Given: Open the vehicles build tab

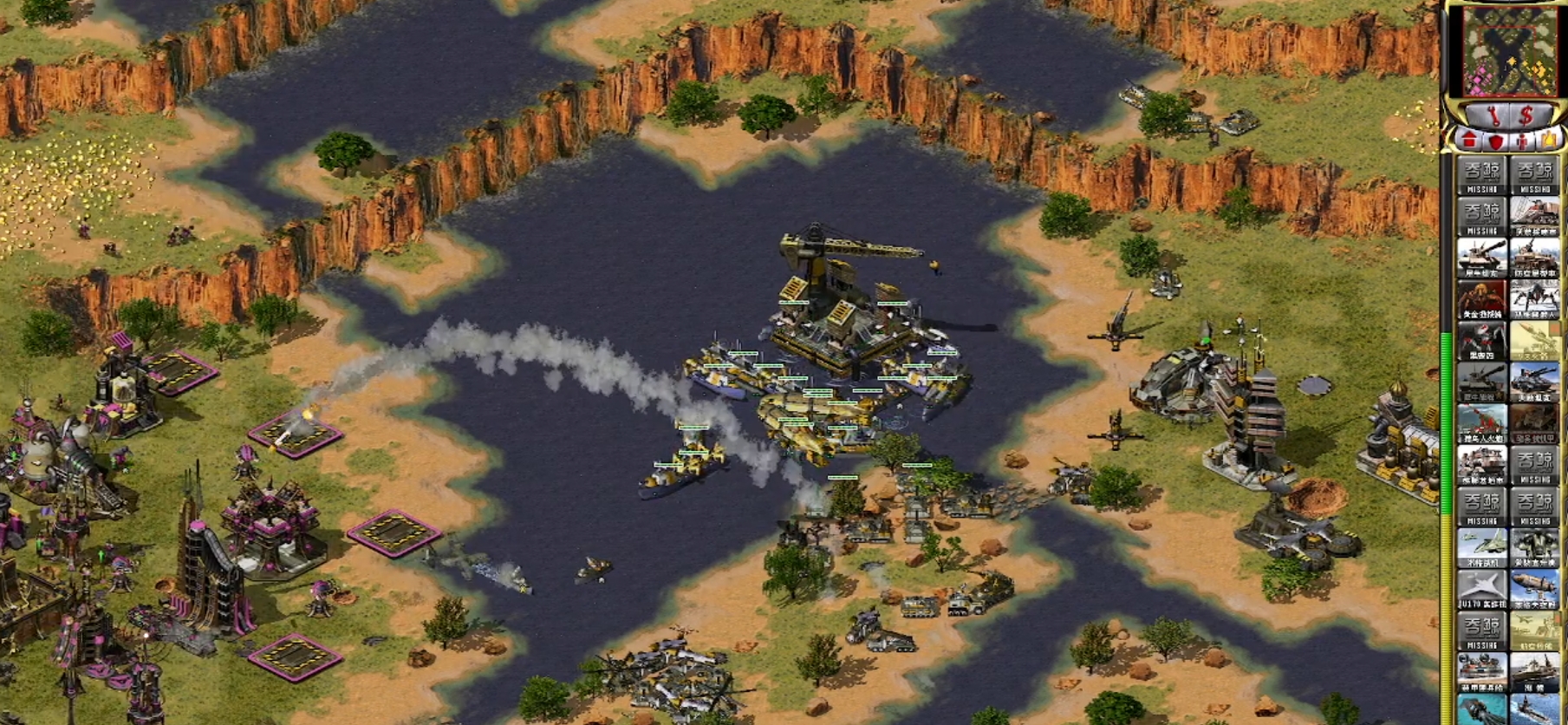Looking at the screenshot, I should [1548, 140].
